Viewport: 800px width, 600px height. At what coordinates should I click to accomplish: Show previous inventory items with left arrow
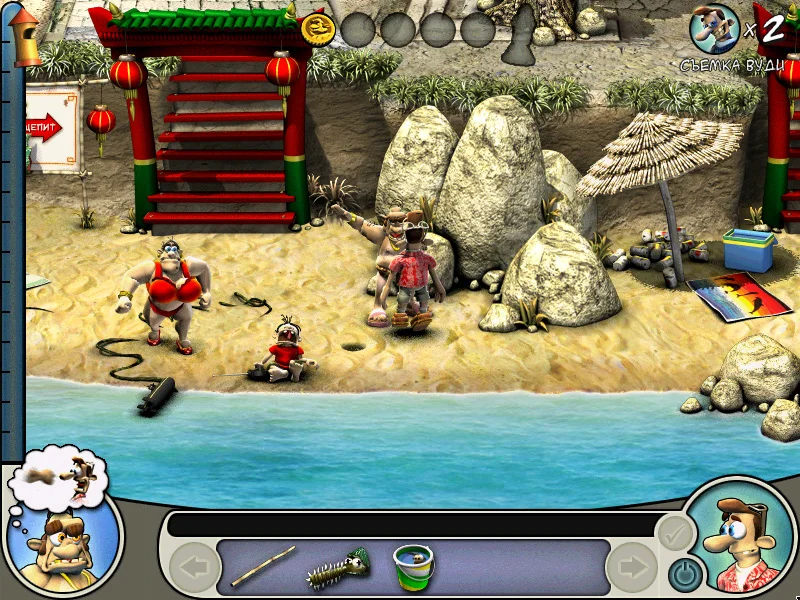(194, 568)
